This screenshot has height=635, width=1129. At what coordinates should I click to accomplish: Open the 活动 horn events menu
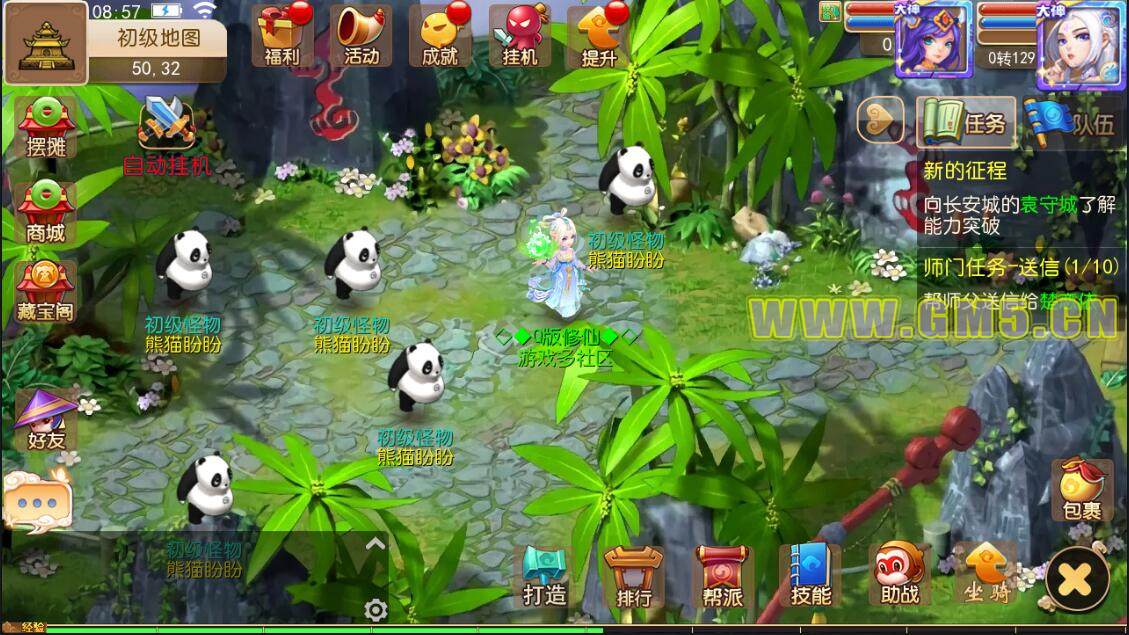361,34
